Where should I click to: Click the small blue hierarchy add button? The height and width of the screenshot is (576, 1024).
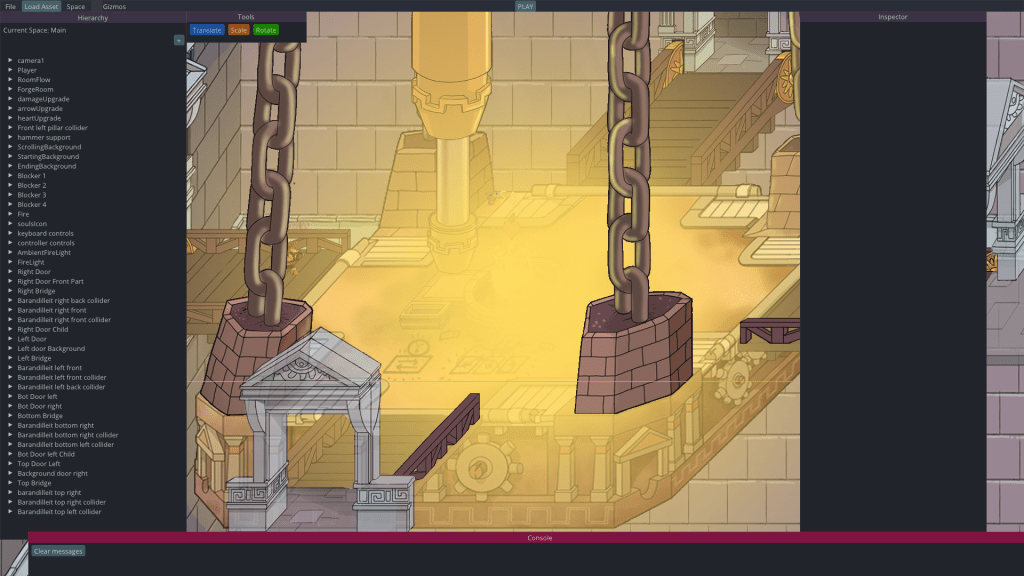179,40
